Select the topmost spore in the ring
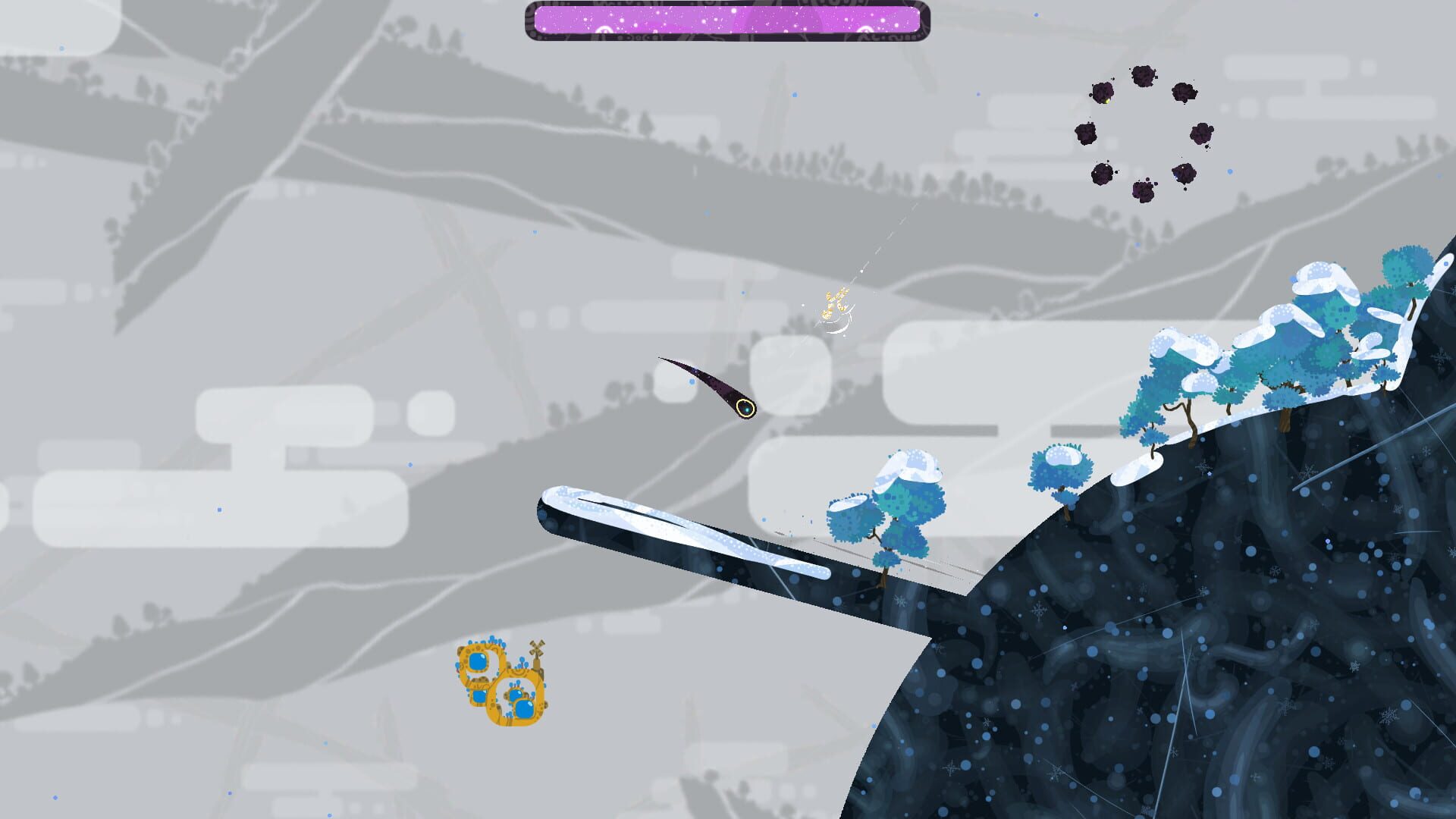The height and width of the screenshot is (819, 1456). coord(1142,74)
